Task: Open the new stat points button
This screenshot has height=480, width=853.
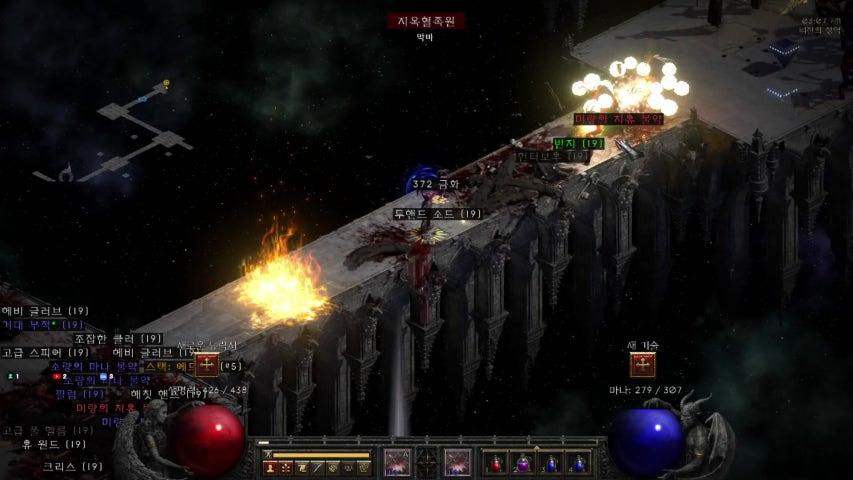Action: tap(207, 365)
